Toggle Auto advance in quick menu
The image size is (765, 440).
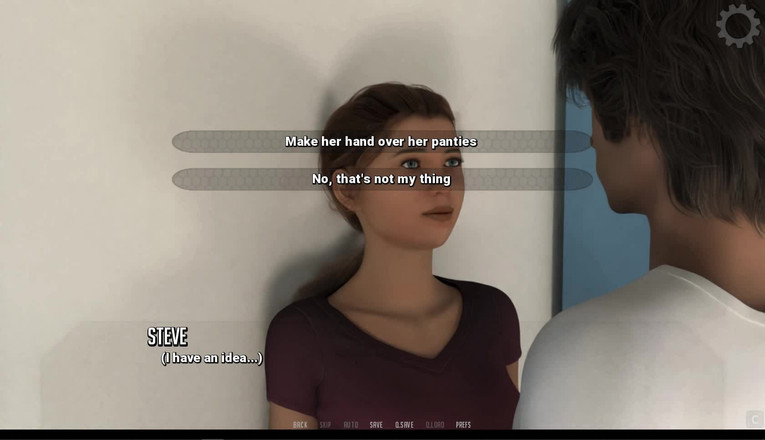(x=351, y=425)
